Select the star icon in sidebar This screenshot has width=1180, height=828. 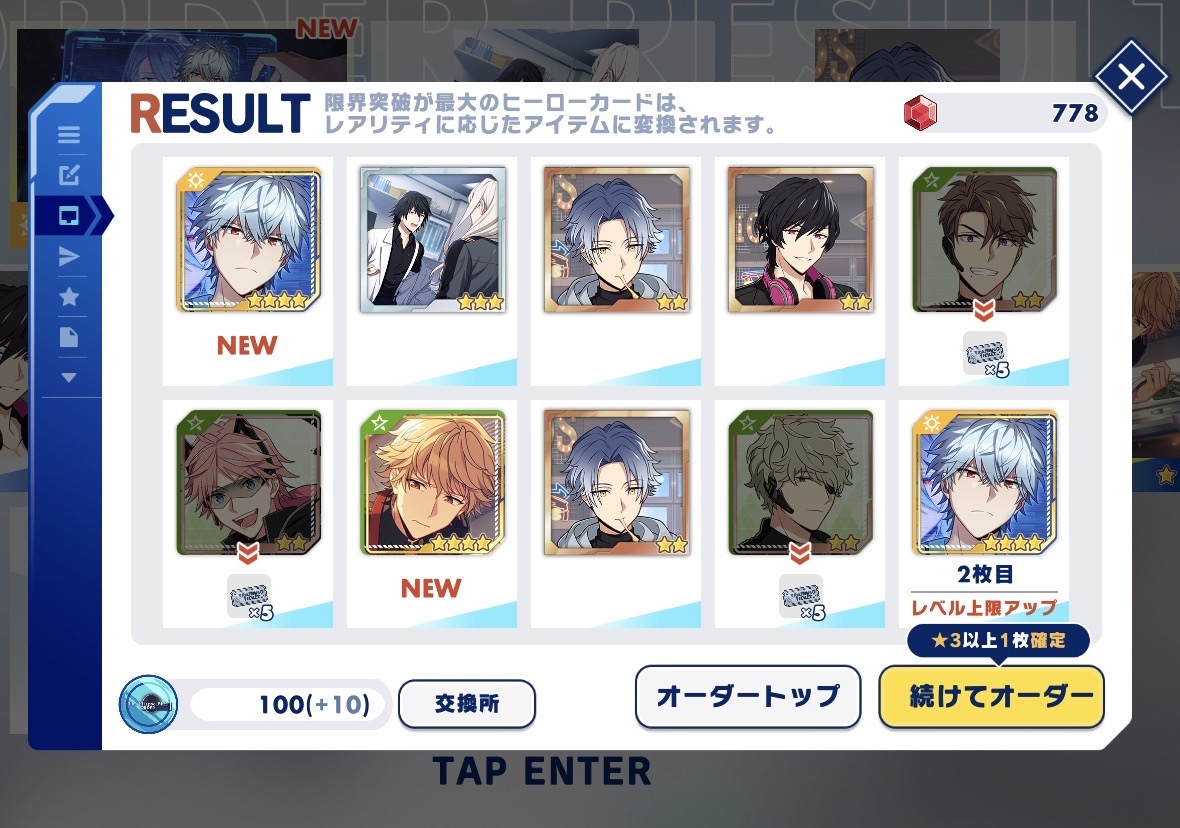[x=69, y=297]
